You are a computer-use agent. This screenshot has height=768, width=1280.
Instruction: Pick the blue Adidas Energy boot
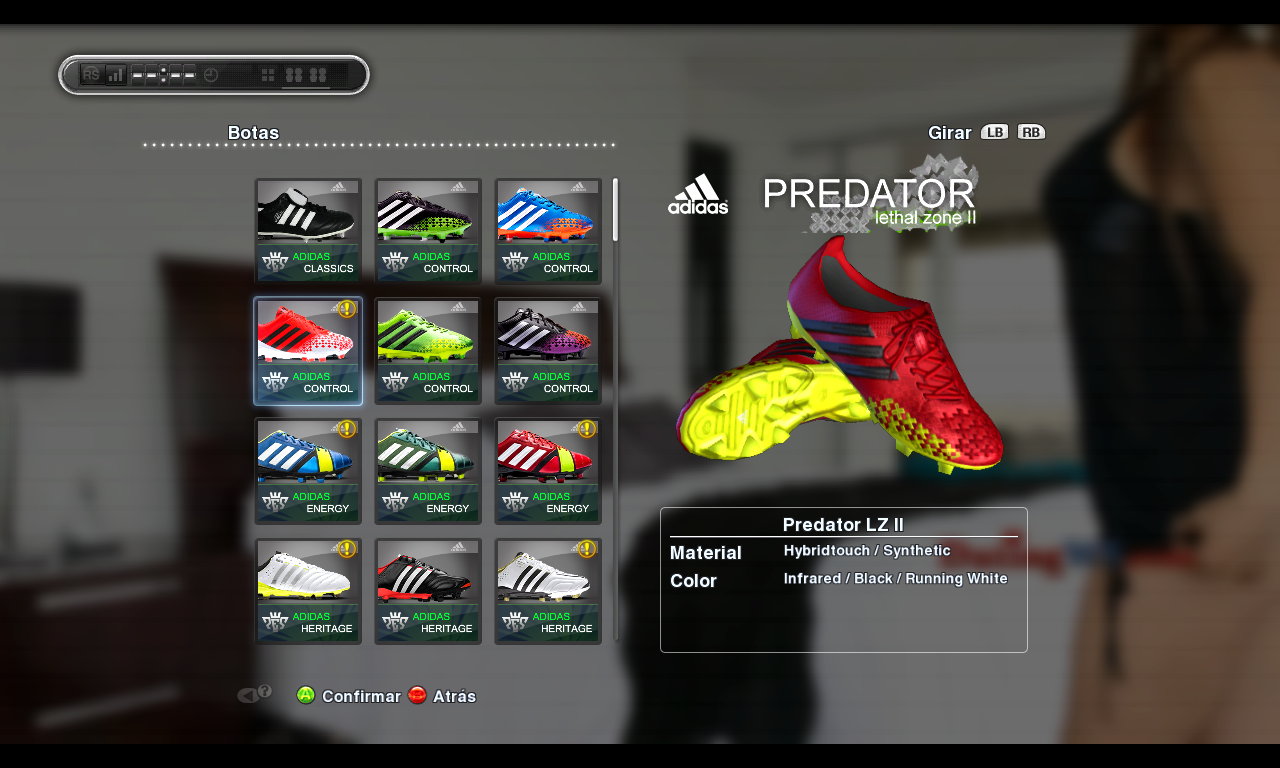(x=308, y=471)
